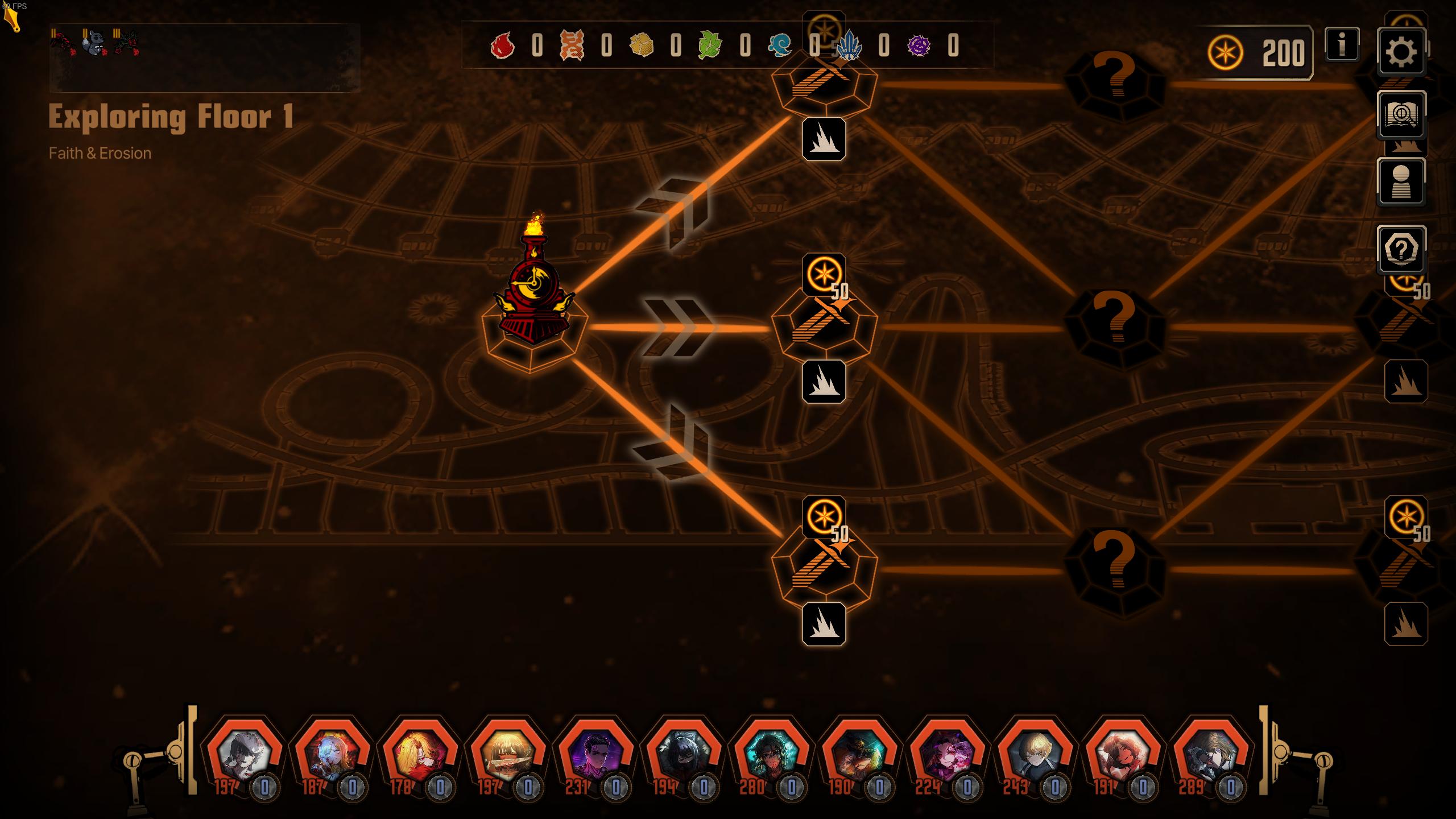The image size is (1456, 819).
Task: Open the hexagon question mark help
Action: (x=1401, y=249)
